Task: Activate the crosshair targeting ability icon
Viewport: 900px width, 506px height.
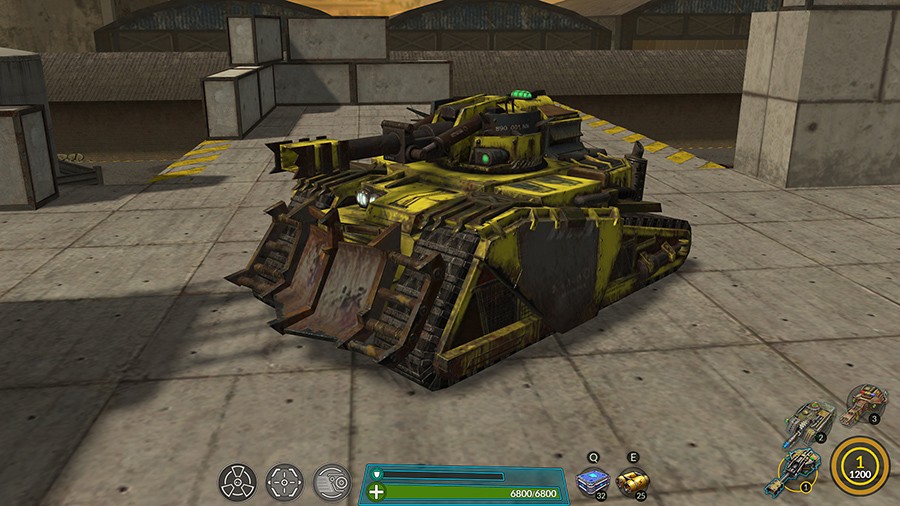Action: coord(285,483)
